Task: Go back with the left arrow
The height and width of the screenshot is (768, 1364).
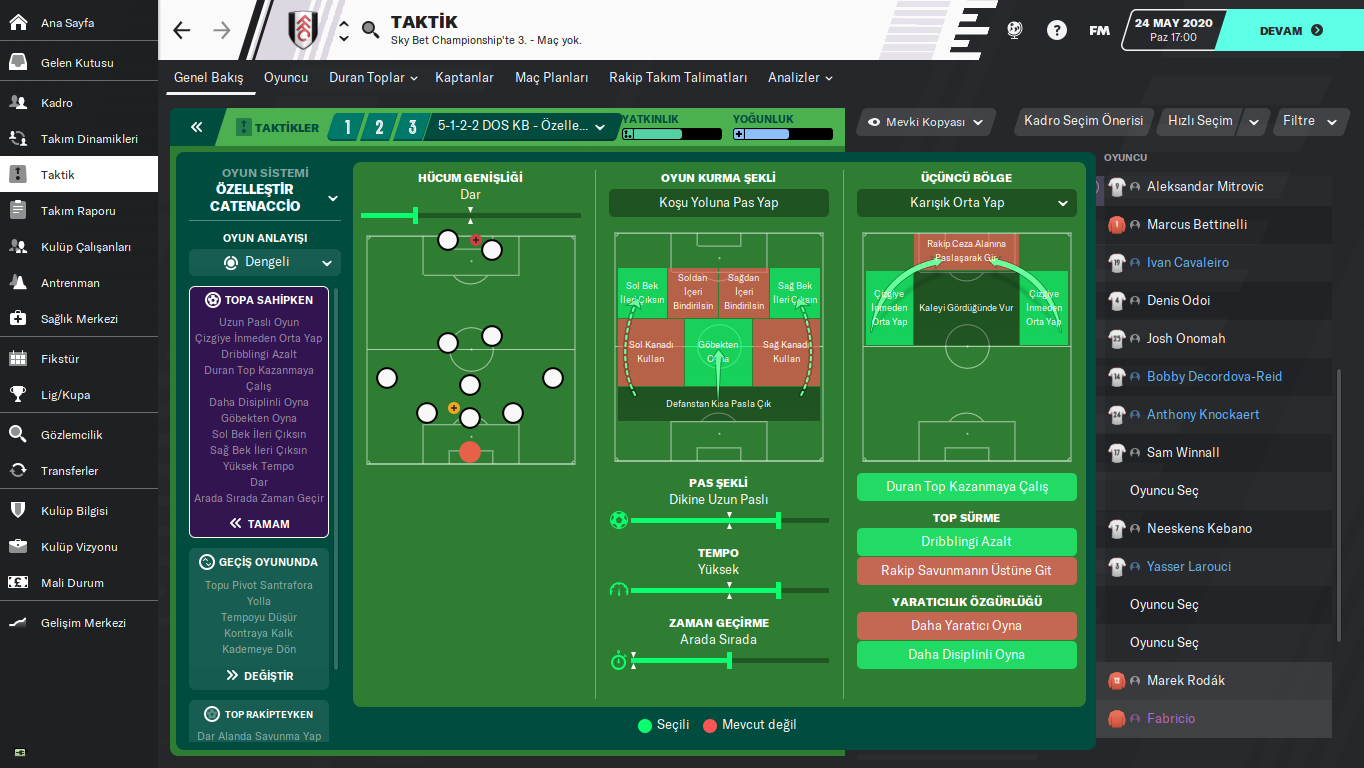Action: 181,31
